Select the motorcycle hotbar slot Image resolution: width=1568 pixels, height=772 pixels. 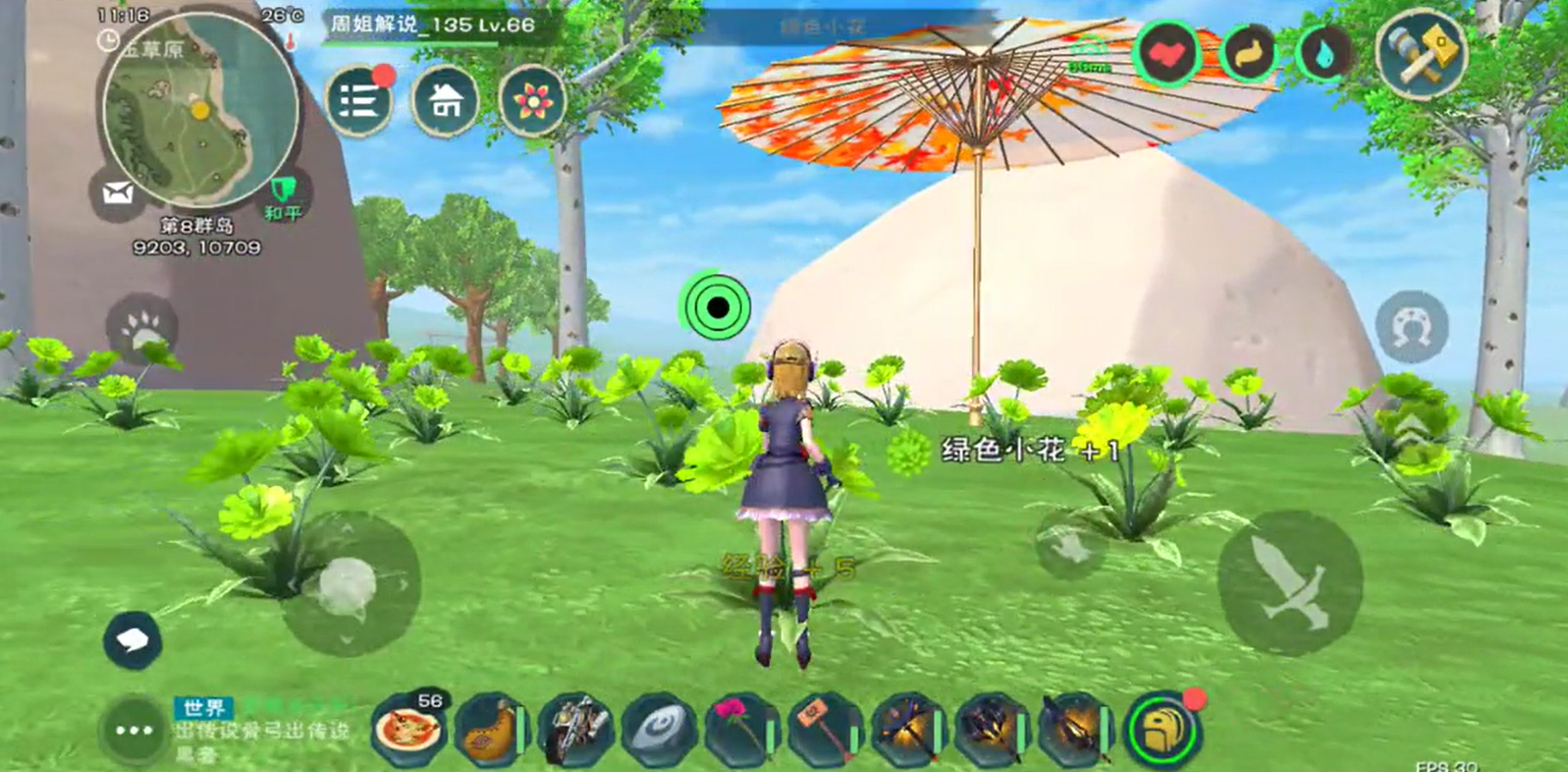576,730
